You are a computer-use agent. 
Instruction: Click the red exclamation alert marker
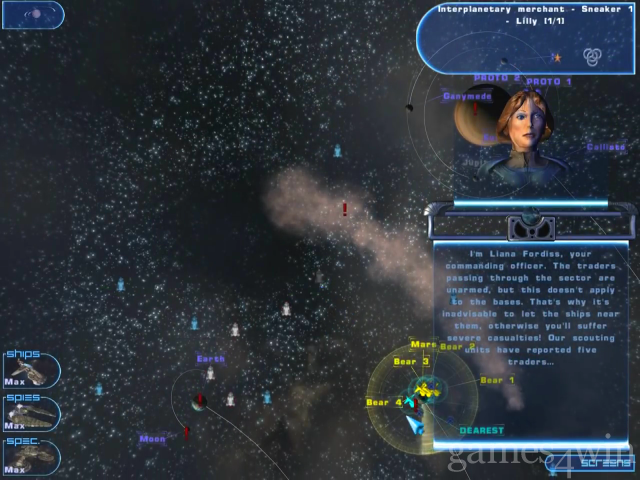[x=345, y=209]
